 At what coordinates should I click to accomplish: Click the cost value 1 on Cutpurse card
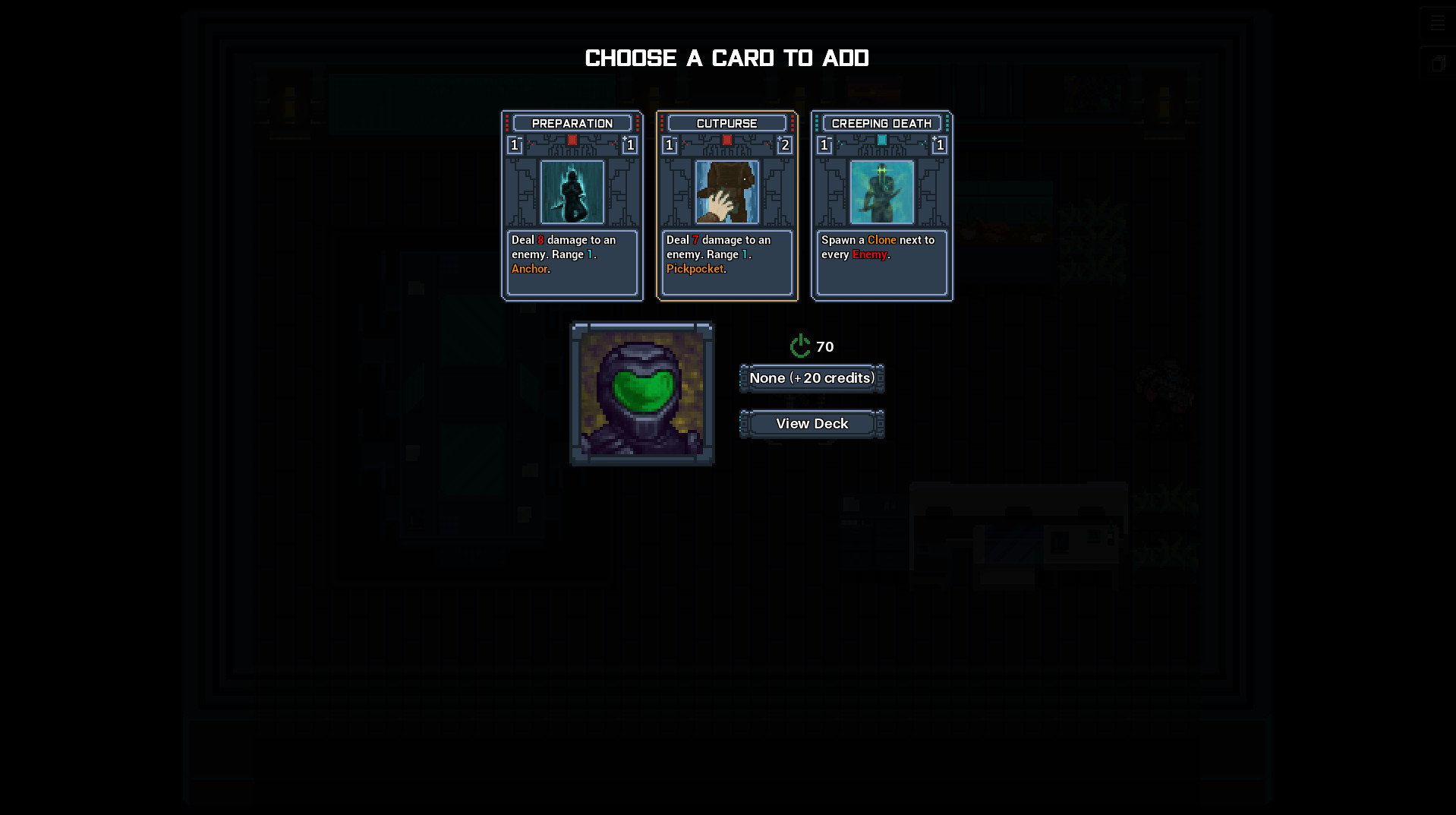[669, 146]
